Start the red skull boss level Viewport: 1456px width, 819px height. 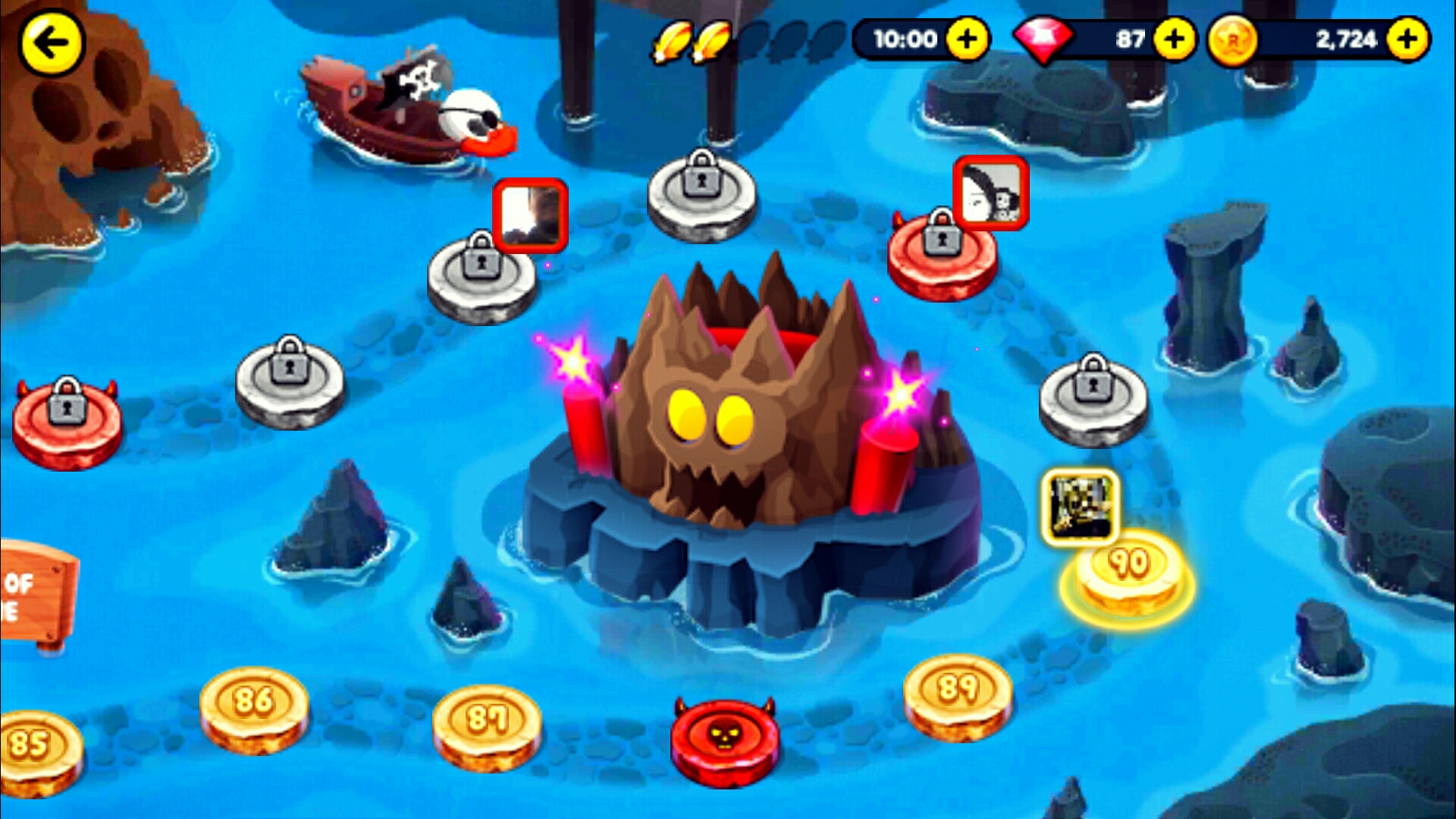(x=725, y=739)
